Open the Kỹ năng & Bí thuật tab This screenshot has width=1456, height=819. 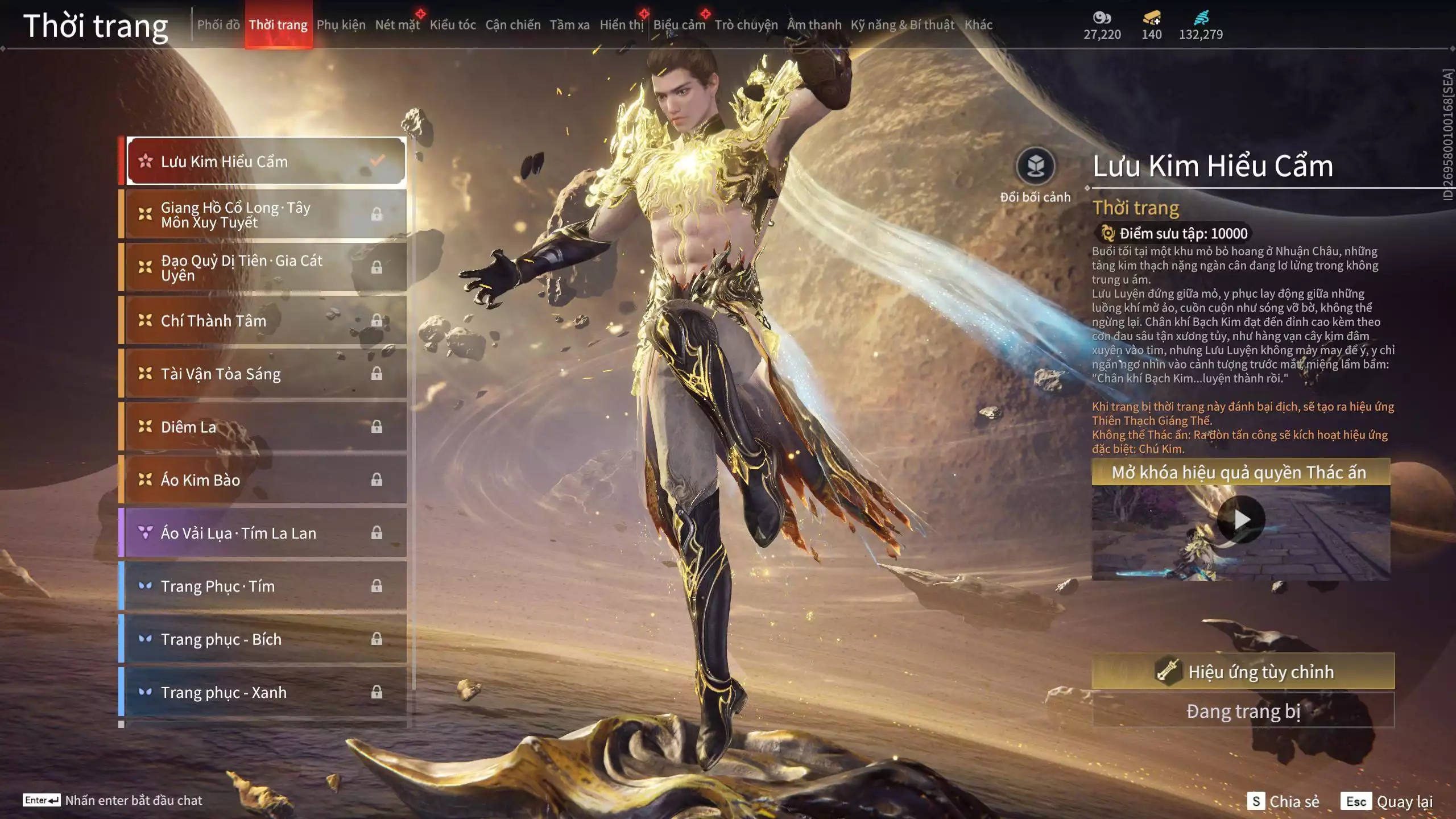pos(902,25)
